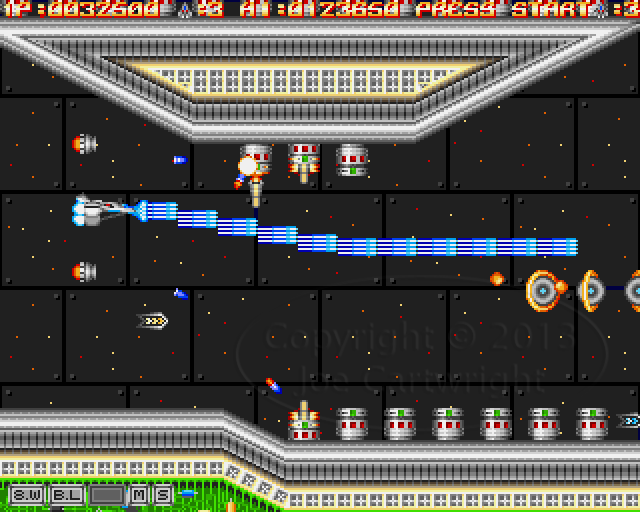Pick the S power-up slot
The height and width of the screenshot is (512, 640).
pos(161,494)
